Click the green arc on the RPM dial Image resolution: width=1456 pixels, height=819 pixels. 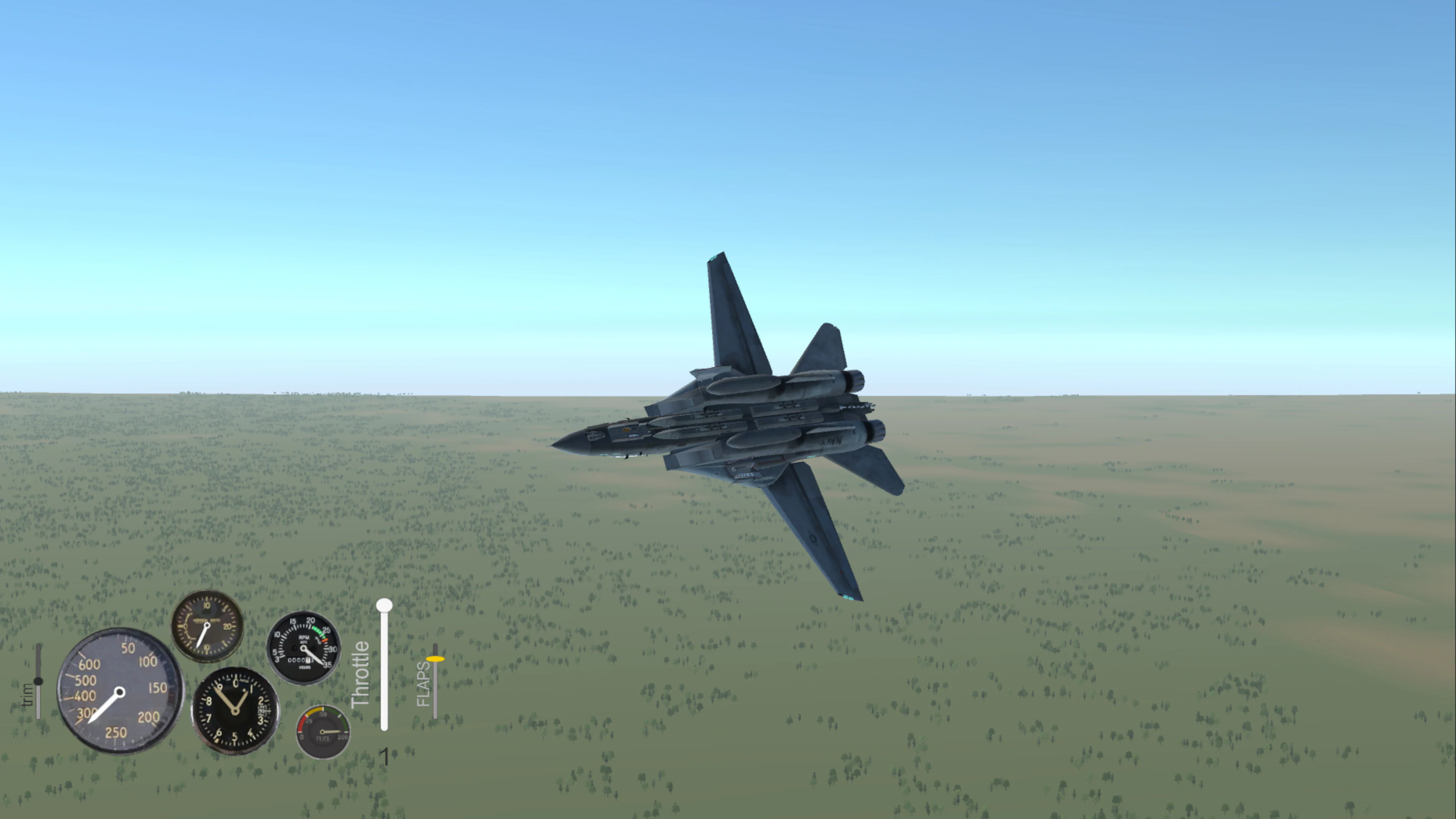pos(319,631)
